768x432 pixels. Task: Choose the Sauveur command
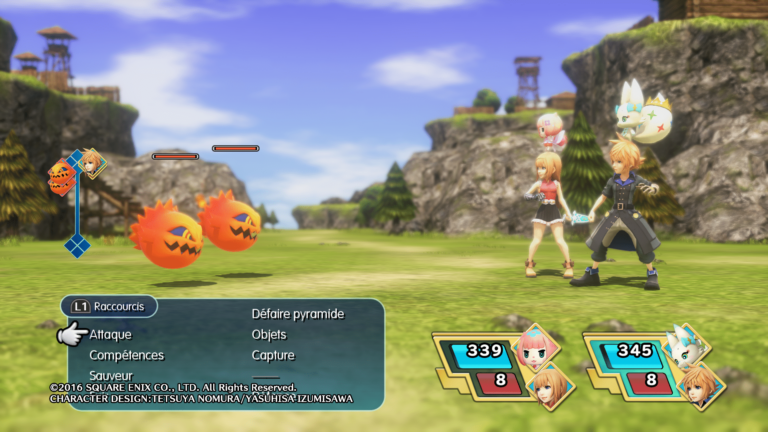111,375
